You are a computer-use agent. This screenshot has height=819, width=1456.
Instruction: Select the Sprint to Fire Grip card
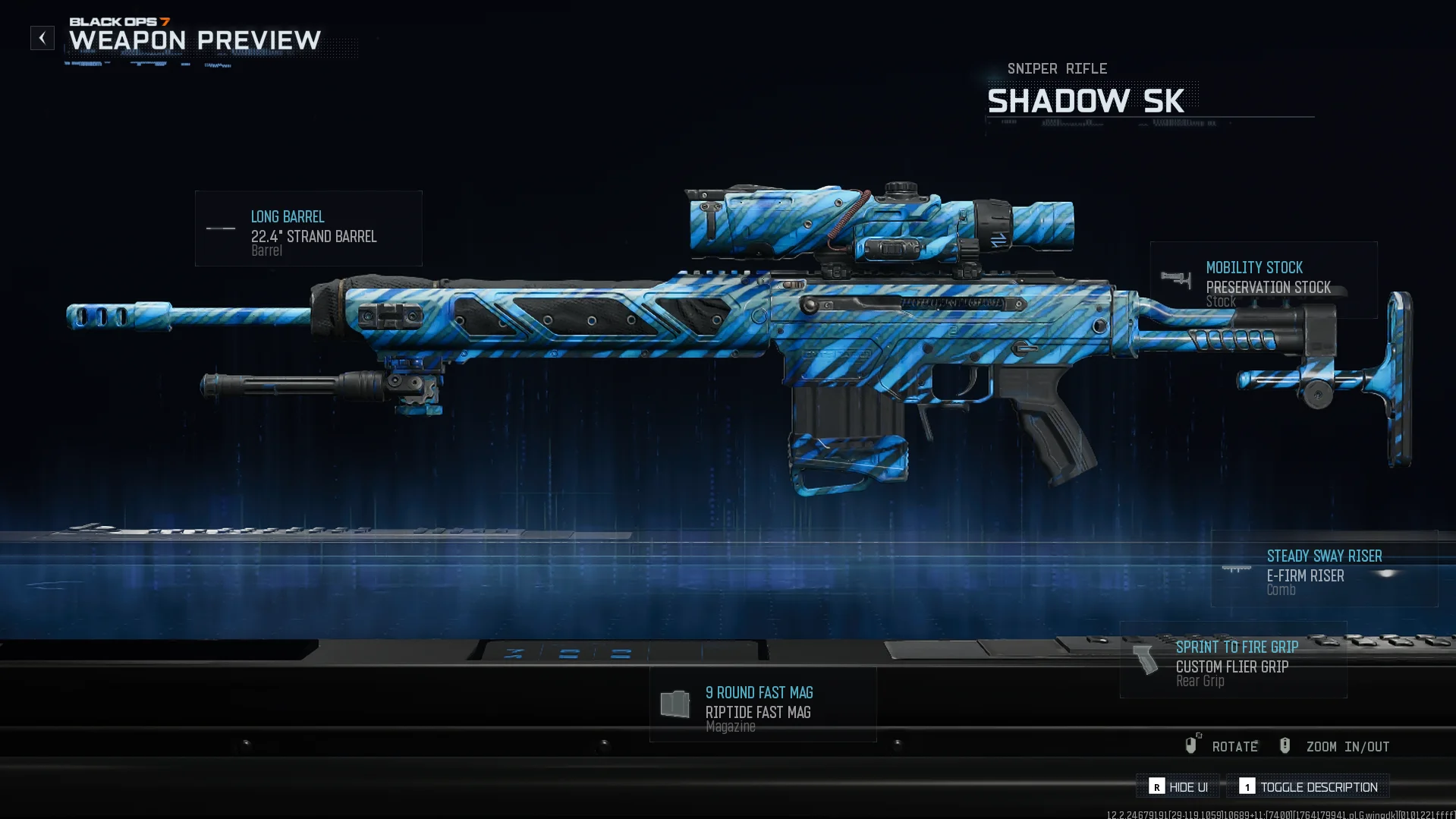click(x=1233, y=660)
